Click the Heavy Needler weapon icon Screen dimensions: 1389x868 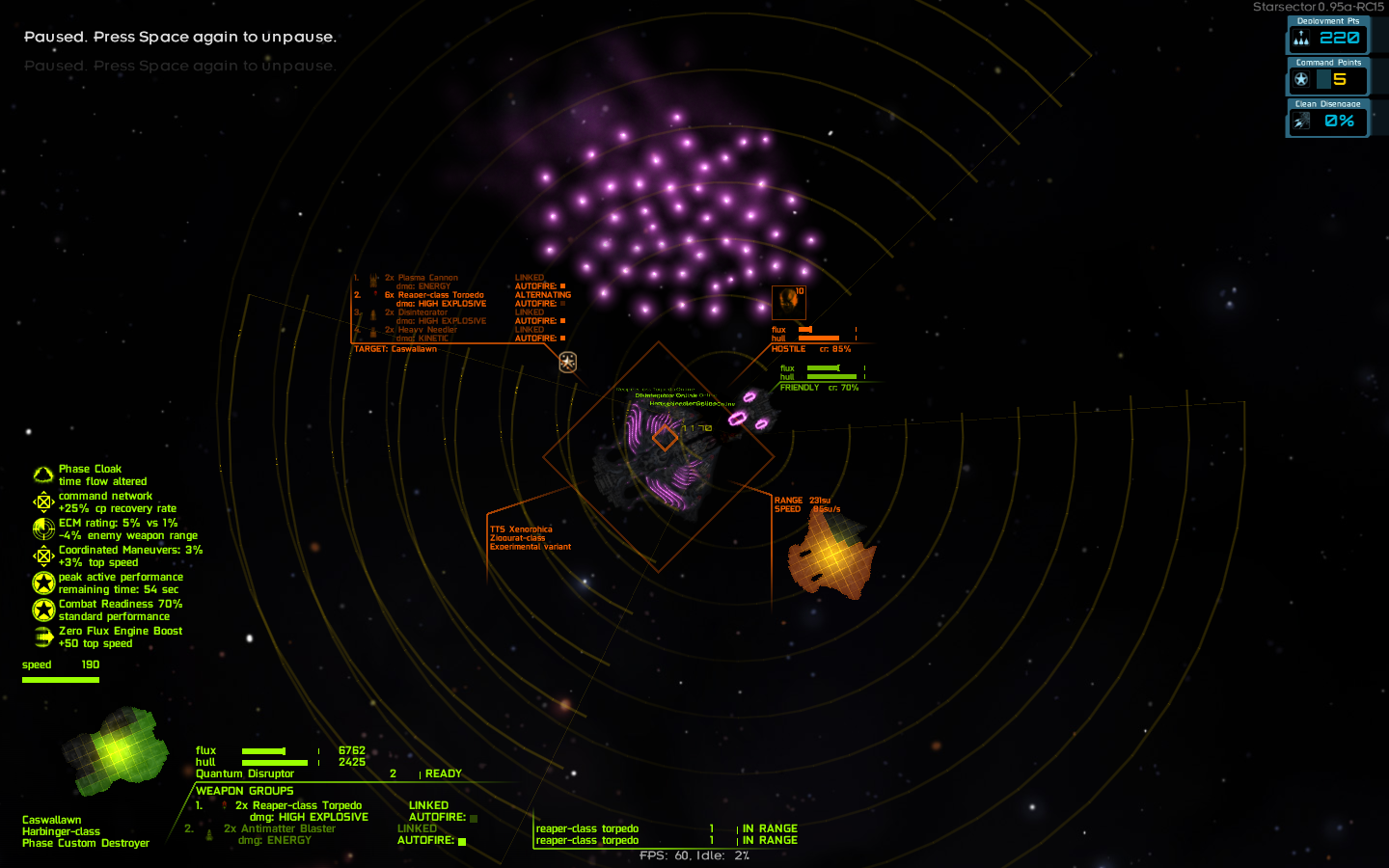(372, 333)
